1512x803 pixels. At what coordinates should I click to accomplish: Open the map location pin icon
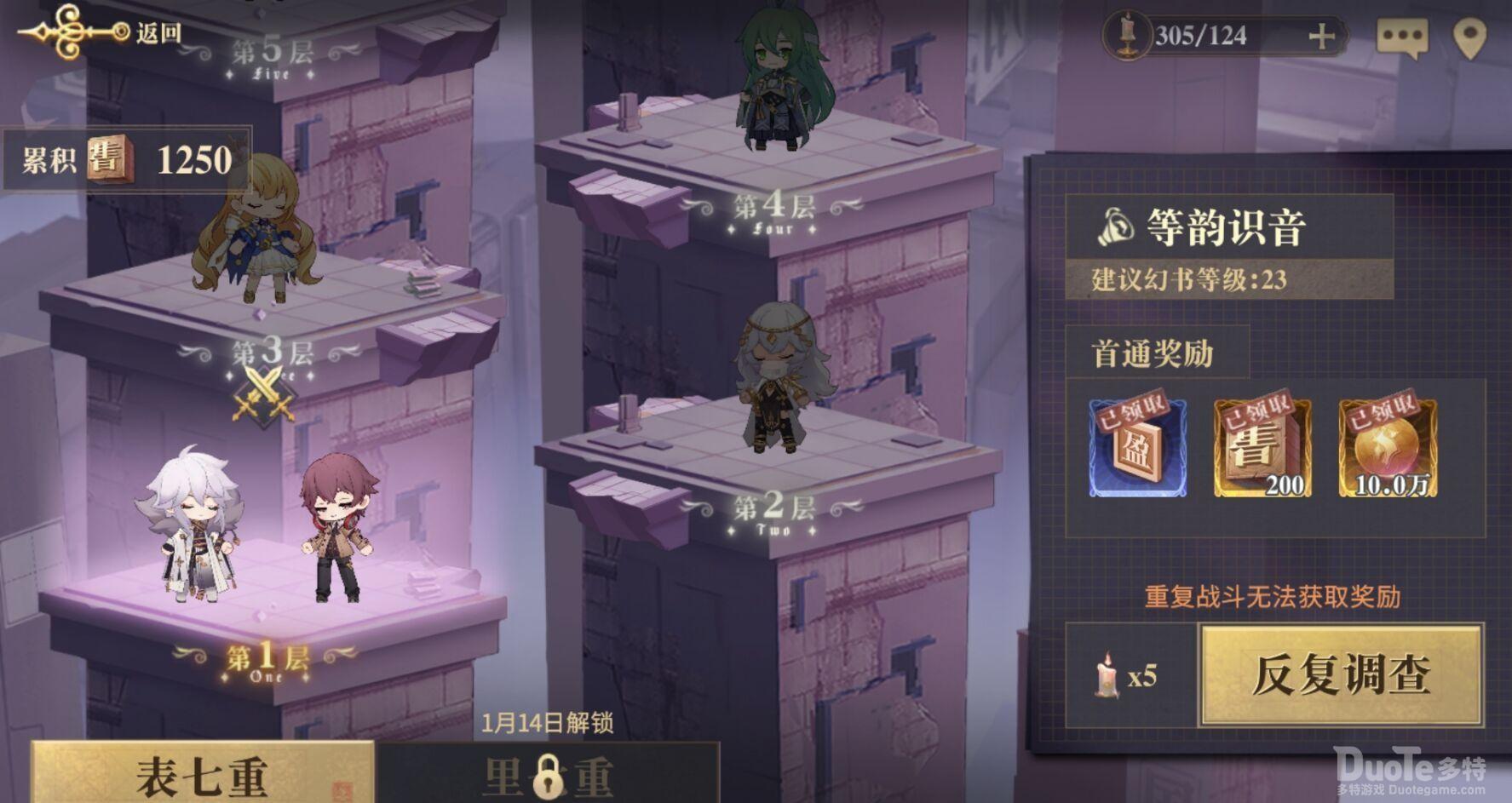[1469, 38]
